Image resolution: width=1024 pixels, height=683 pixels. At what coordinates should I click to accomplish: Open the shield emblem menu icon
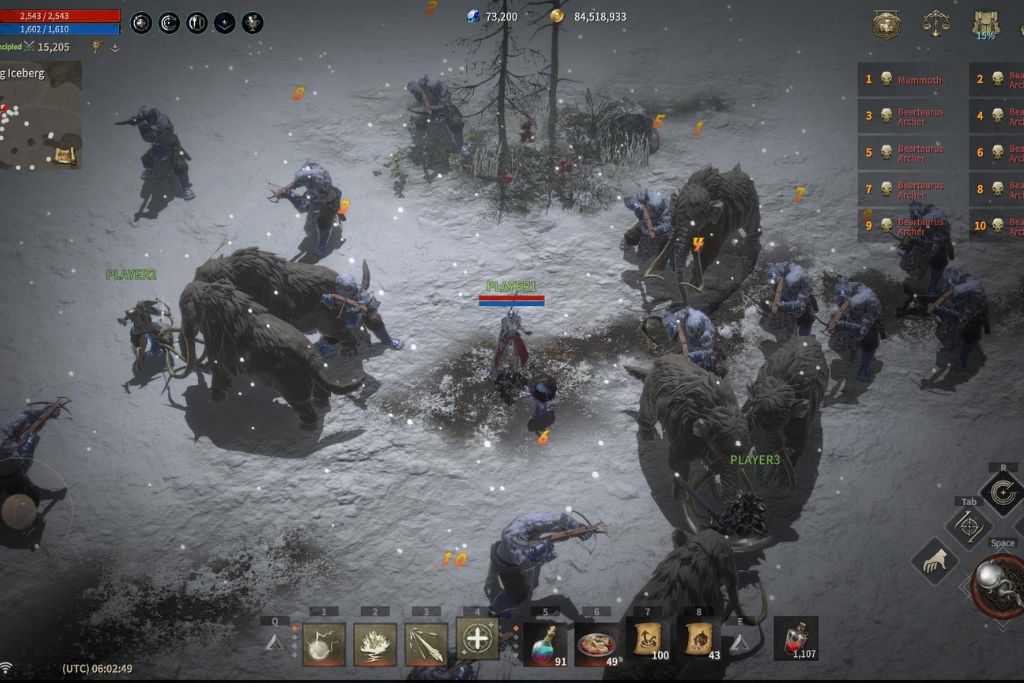pos(886,24)
